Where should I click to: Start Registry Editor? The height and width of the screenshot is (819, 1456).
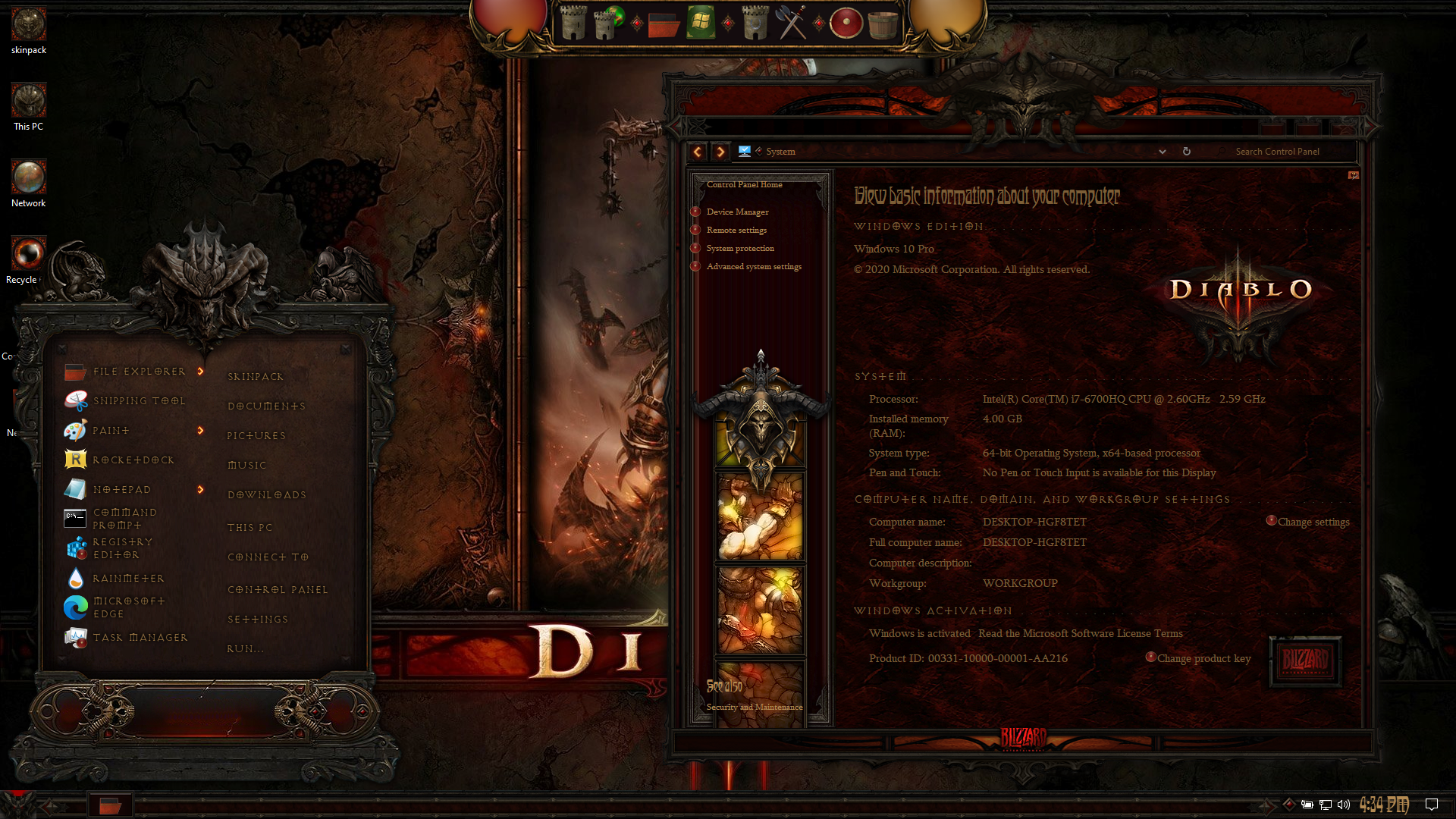123,548
